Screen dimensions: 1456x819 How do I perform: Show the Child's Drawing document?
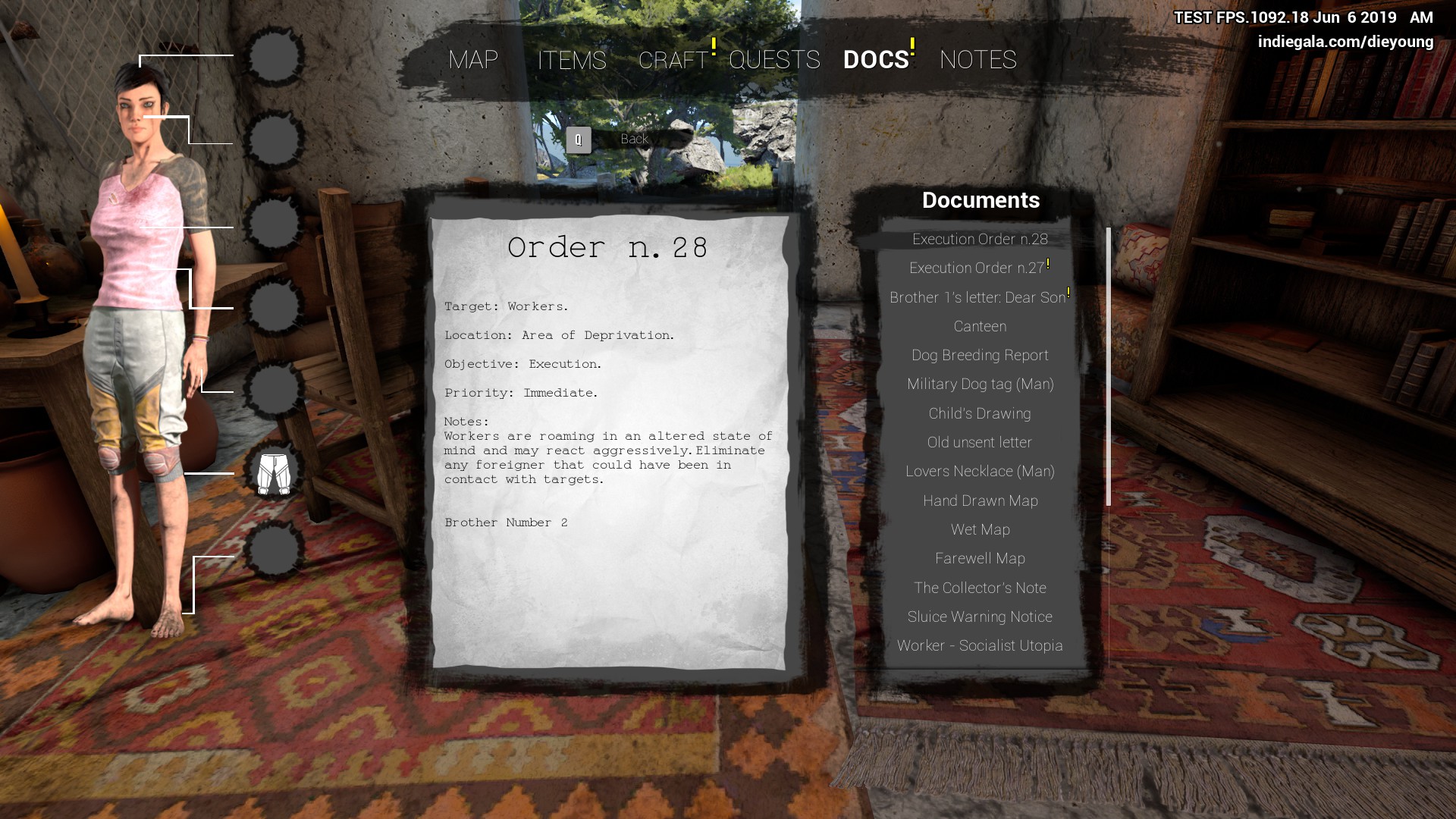(980, 413)
